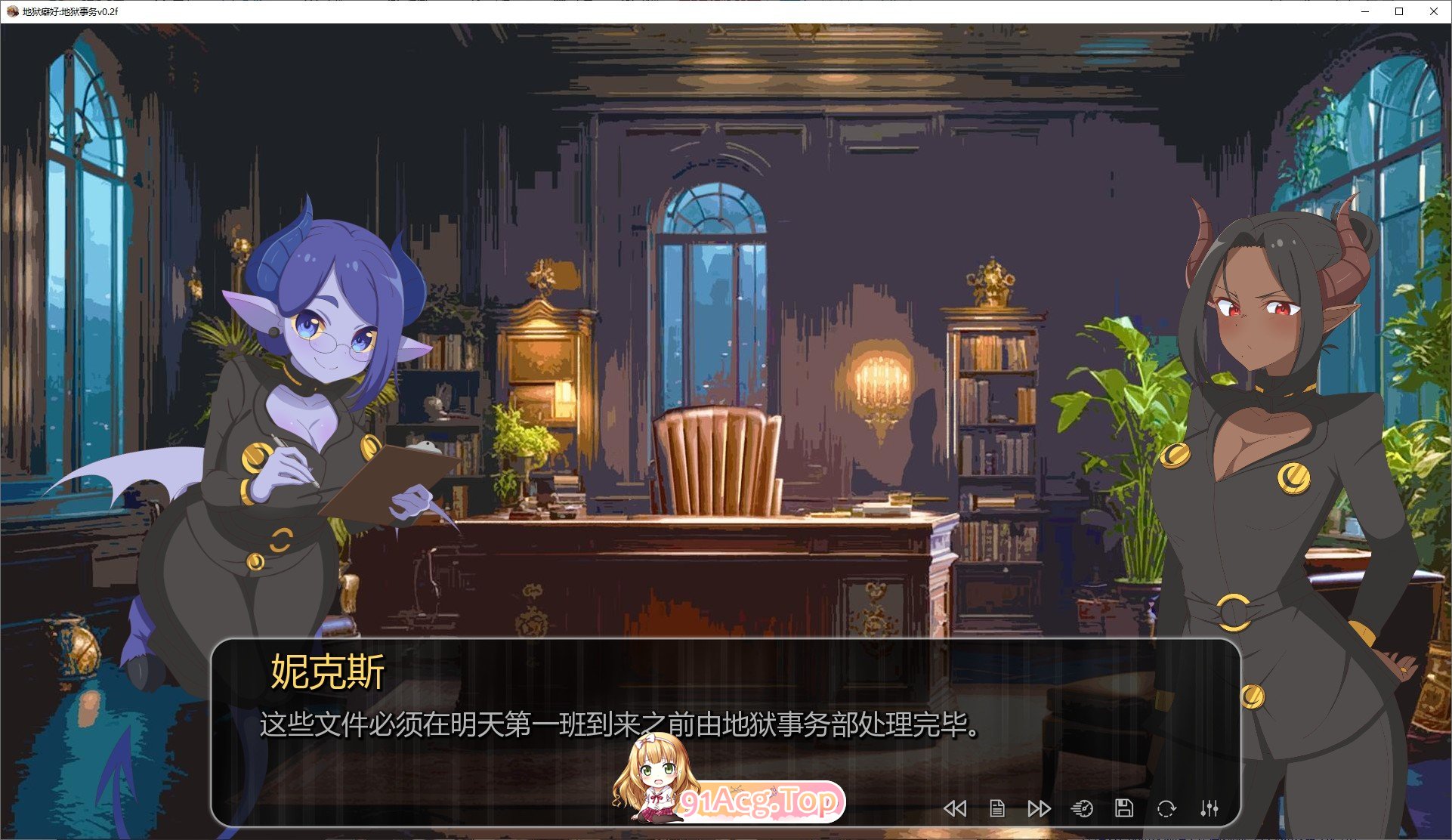Open the dialogue history log

(997, 808)
